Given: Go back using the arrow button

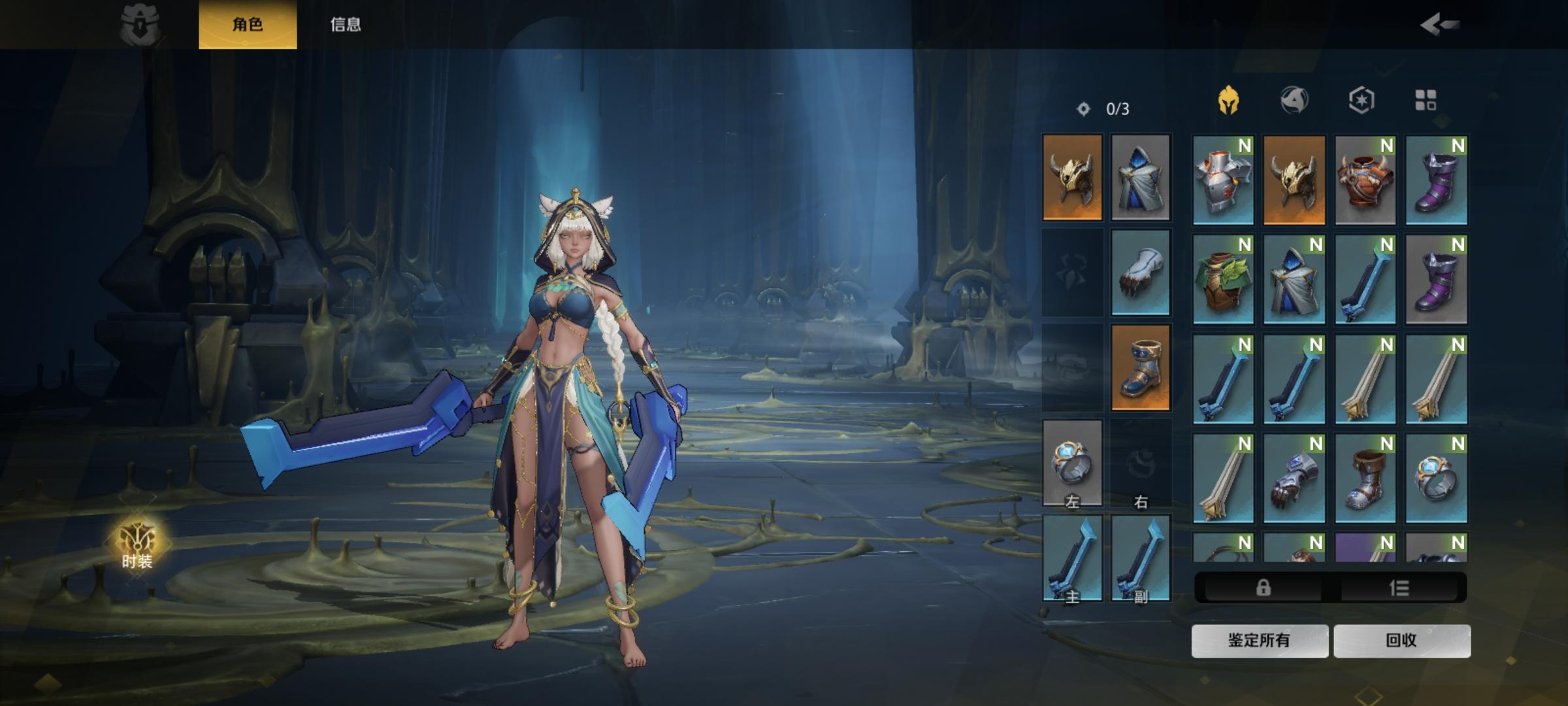Looking at the screenshot, I should tap(1439, 25).
